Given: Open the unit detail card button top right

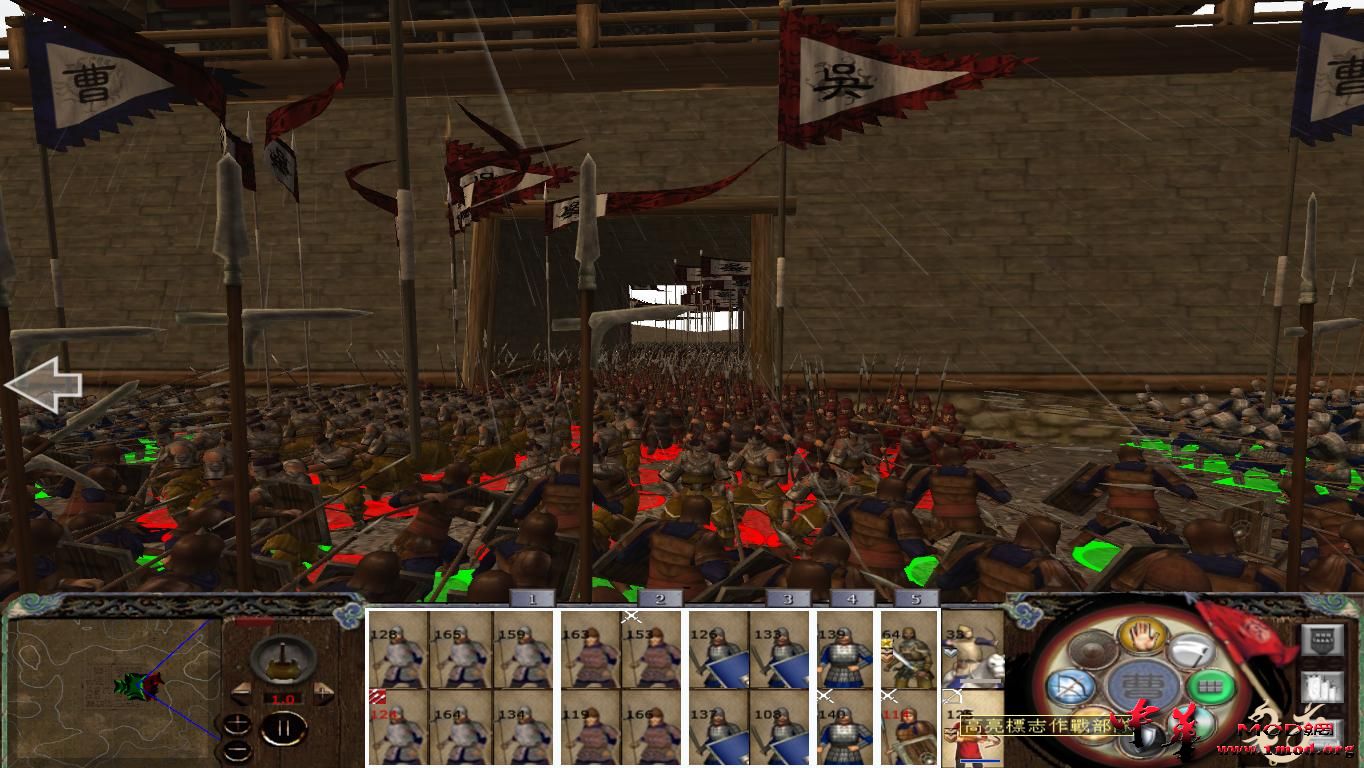Looking at the screenshot, I should pyautogui.click(x=1322, y=640).
